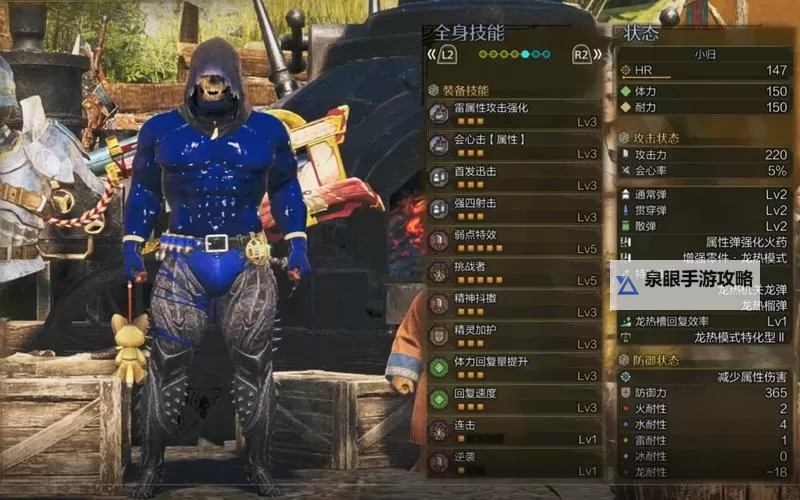The width and height of the screenshot is (800, 500).
Task: Choose the 精灵加护 skill entry
Action: [514, 336]
